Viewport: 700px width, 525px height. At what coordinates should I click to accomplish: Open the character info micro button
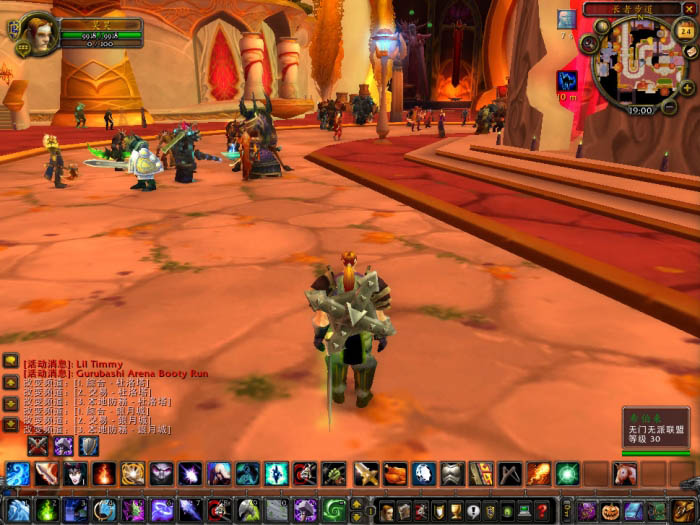click(386, 511)
